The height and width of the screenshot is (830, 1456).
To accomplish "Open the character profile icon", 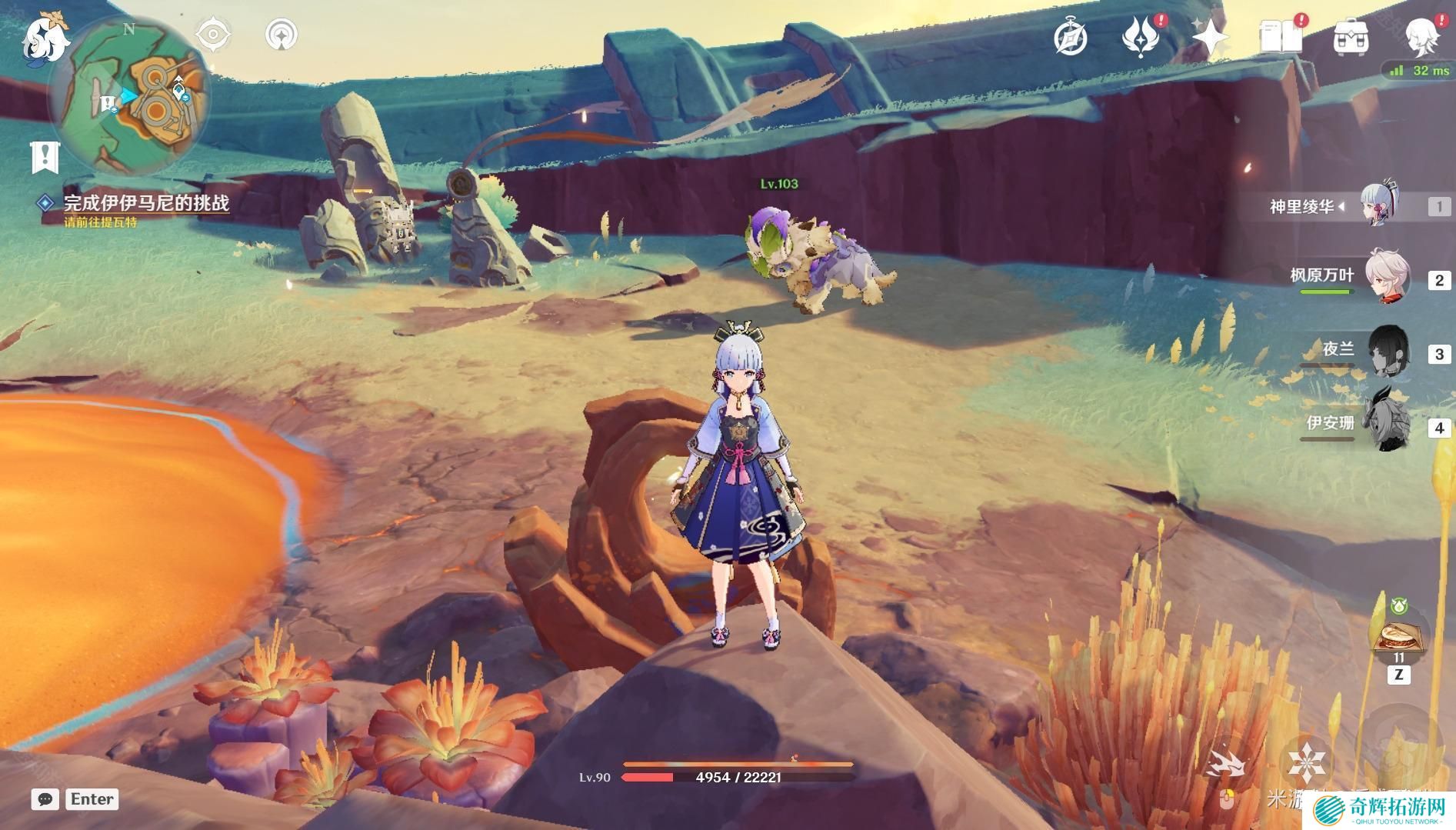I will point(1421,37).
